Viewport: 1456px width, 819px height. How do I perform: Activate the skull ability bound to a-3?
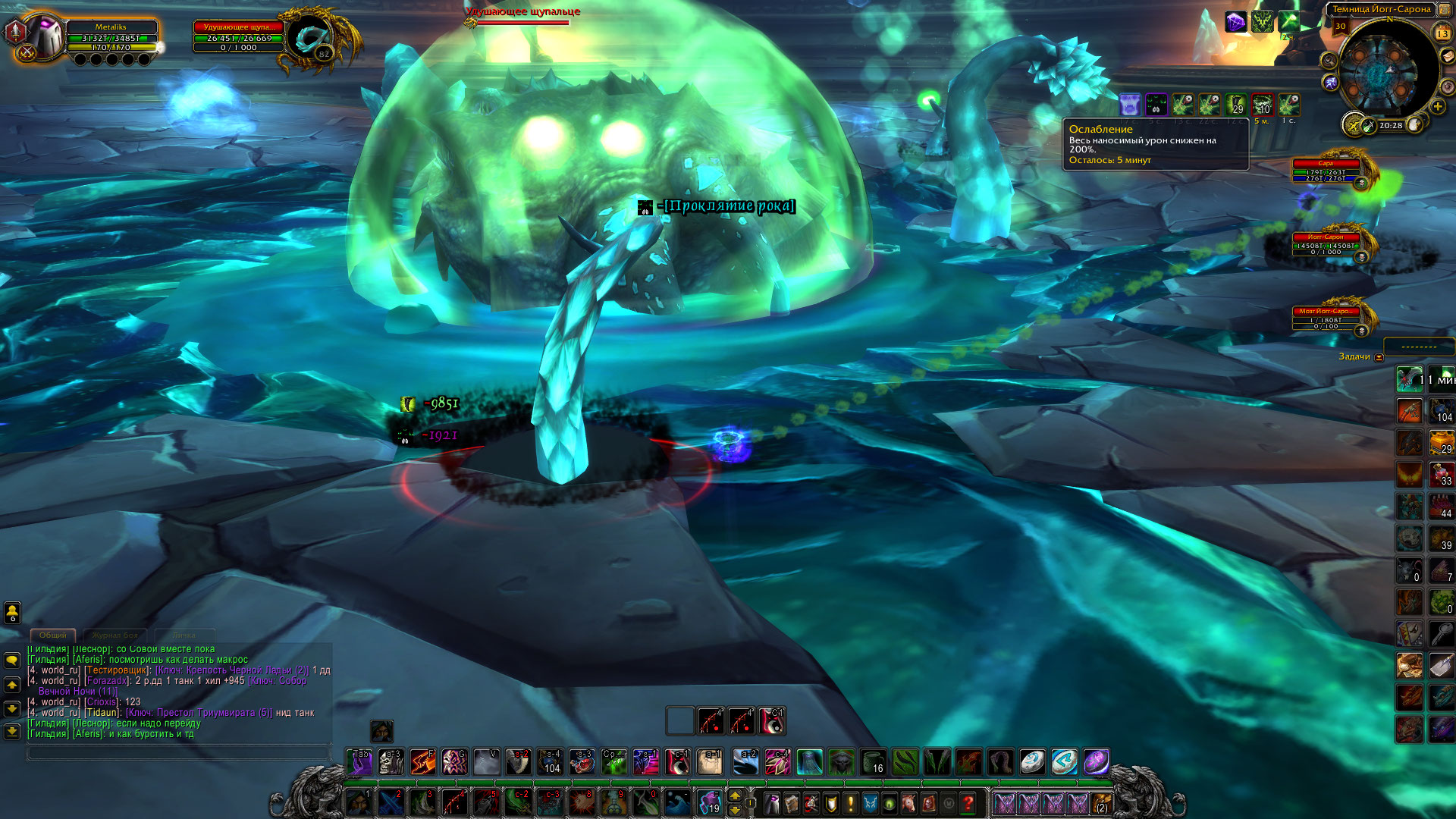391,762
